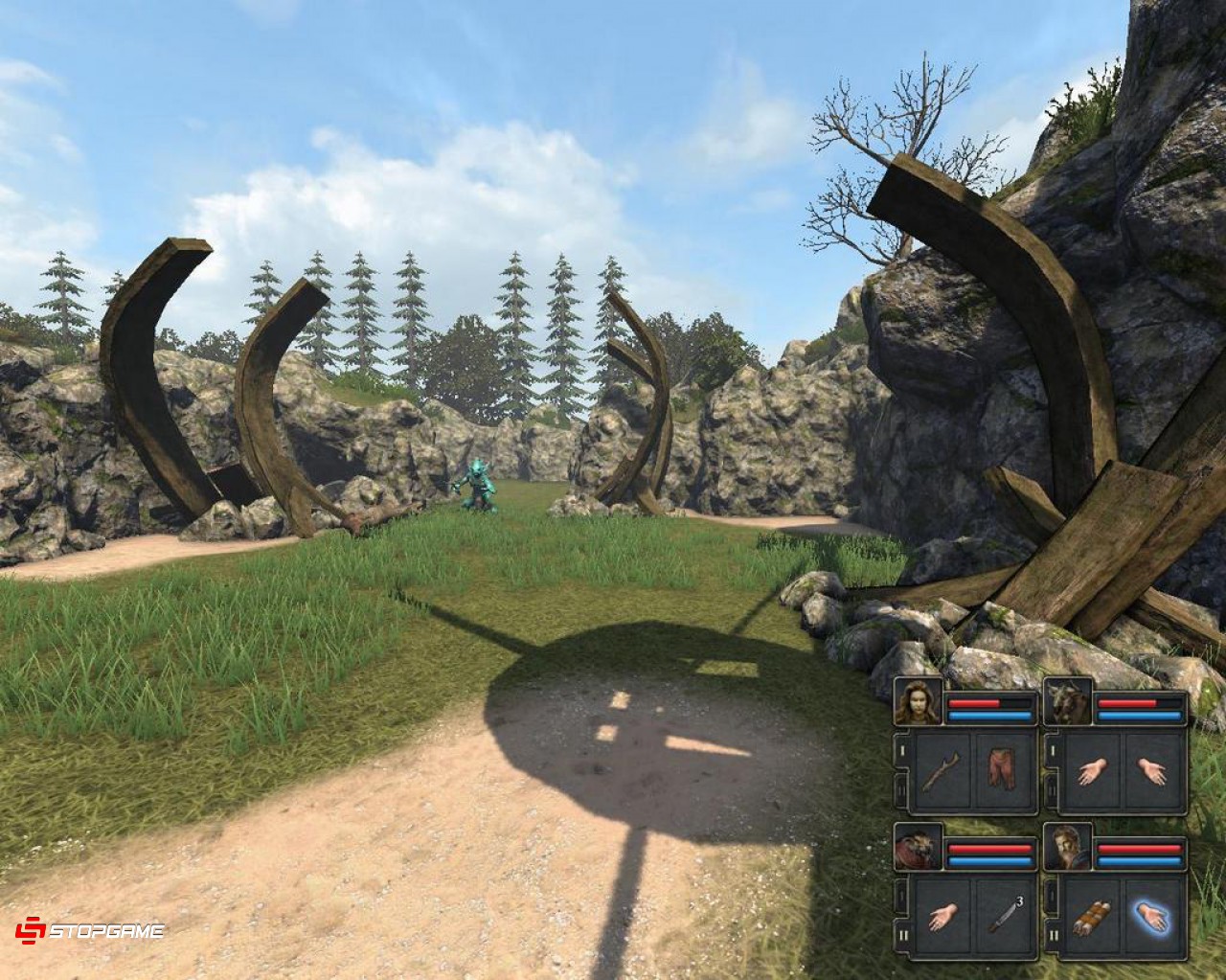Image resolution: width=1226 pixels, height=980 pixels.
Task: Click the bearded man's portrait
Action: (x=1068, y=844)
